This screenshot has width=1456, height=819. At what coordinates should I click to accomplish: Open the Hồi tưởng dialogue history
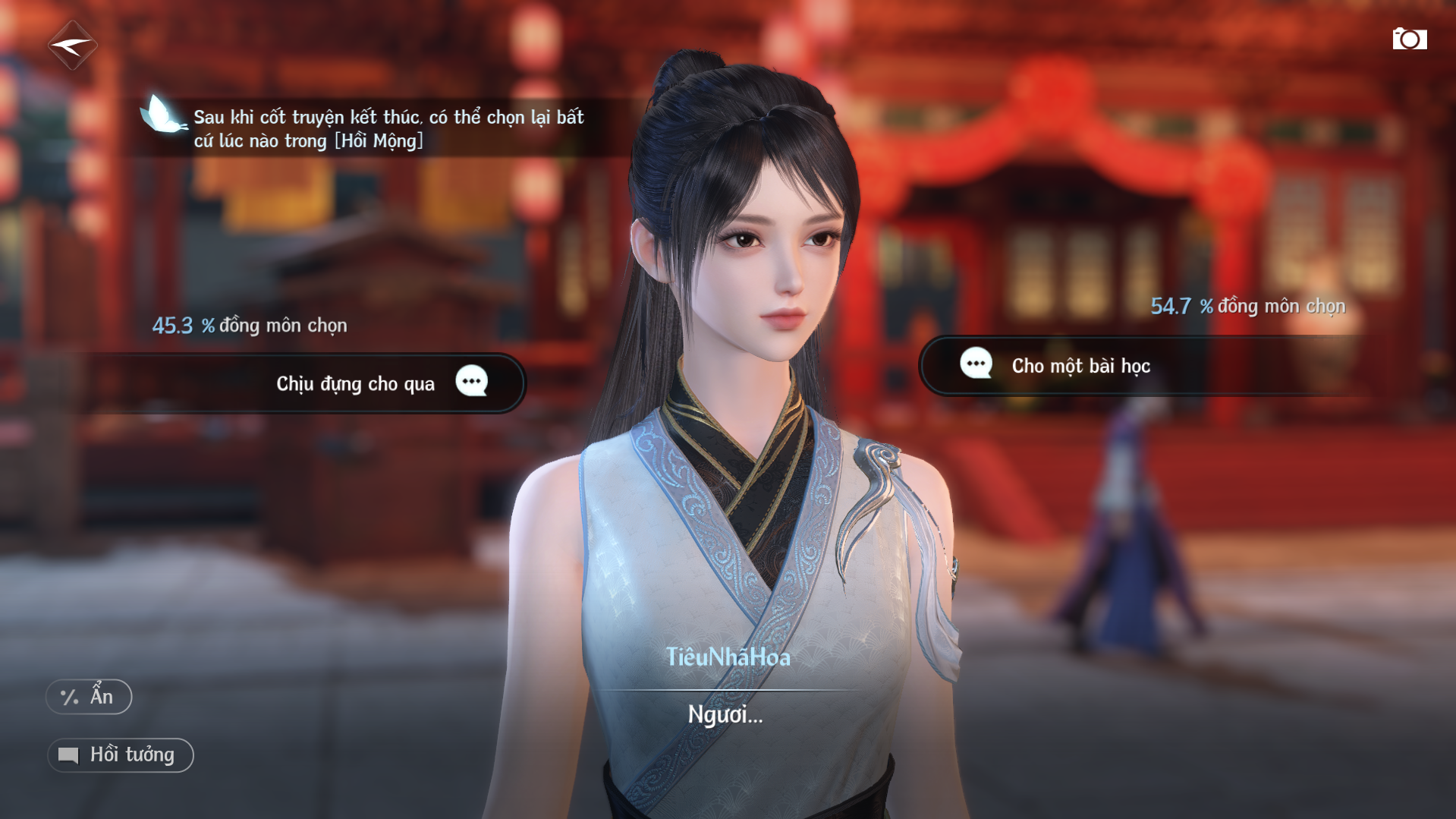(121, 755)
